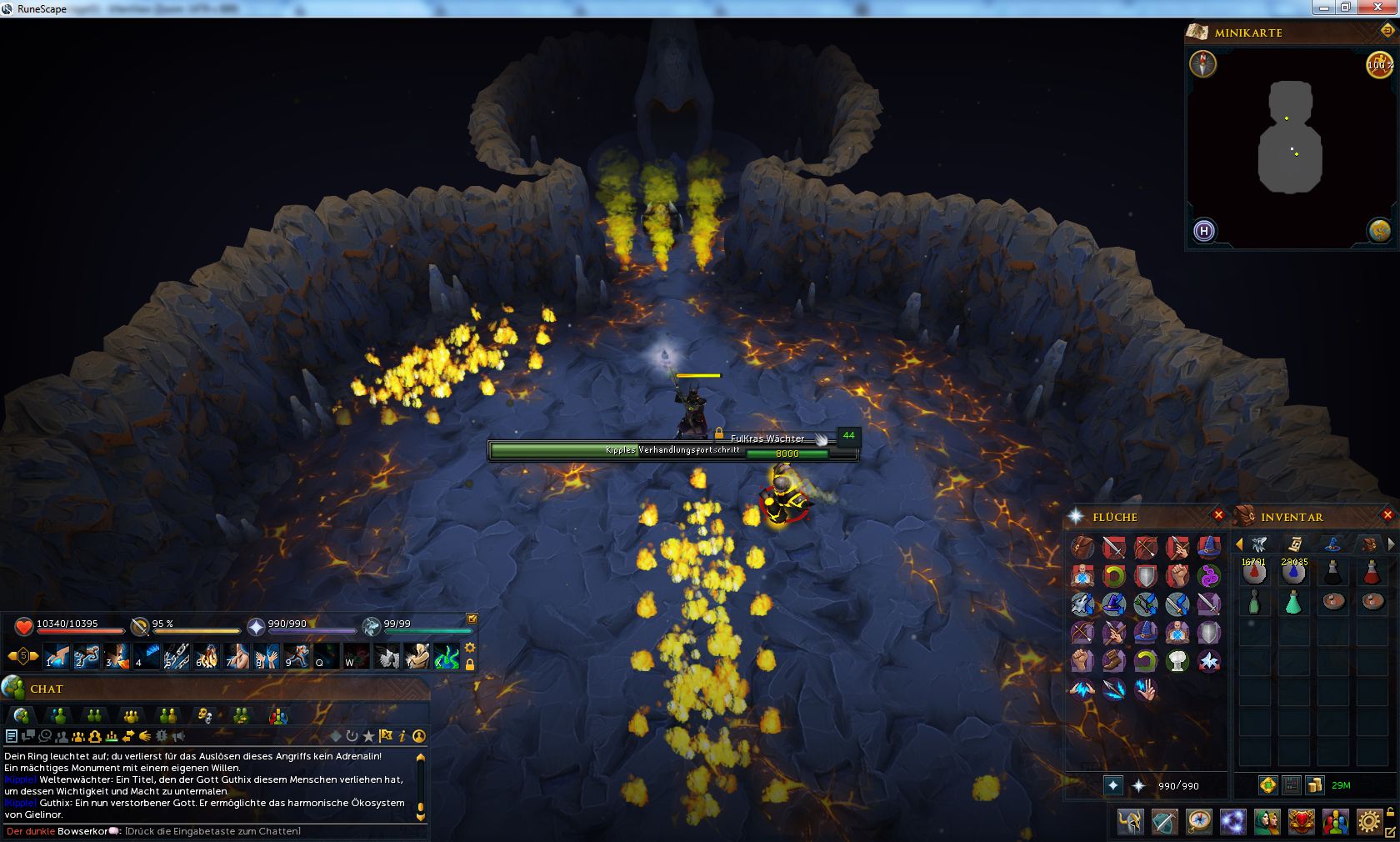Click the compass on the Minikarte
Screen dimensions: 1400x842
[x=1202, y=64]
